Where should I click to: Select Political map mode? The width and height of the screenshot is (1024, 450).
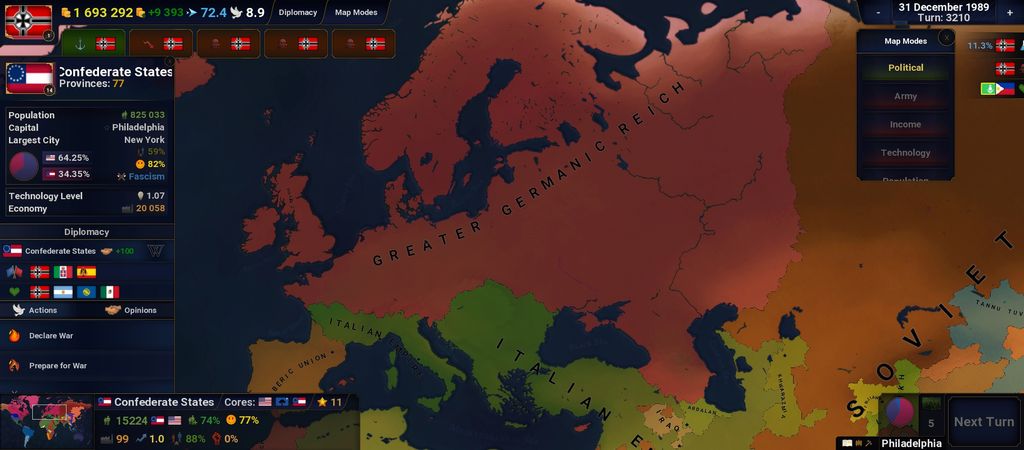click(x=905, y=68)
